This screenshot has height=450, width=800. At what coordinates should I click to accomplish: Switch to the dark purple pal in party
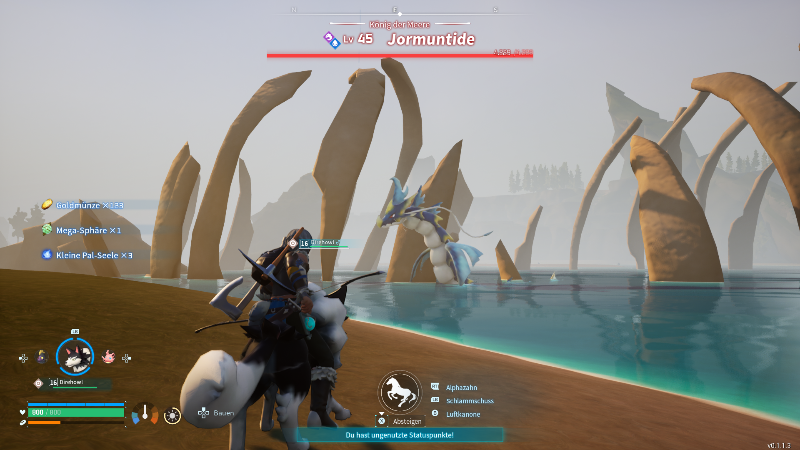[x=41, y=356]
